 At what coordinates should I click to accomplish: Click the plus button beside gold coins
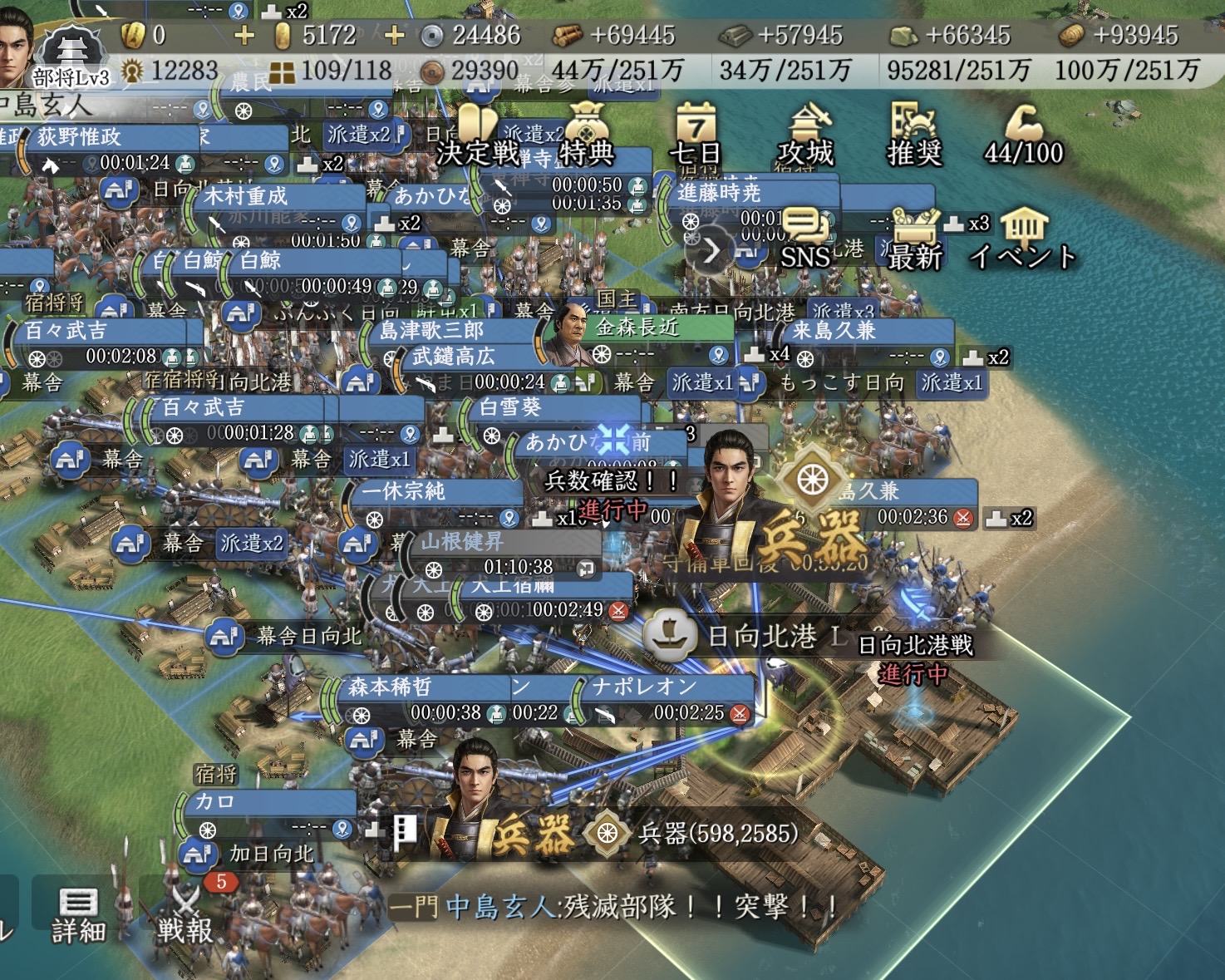point(244,35)
